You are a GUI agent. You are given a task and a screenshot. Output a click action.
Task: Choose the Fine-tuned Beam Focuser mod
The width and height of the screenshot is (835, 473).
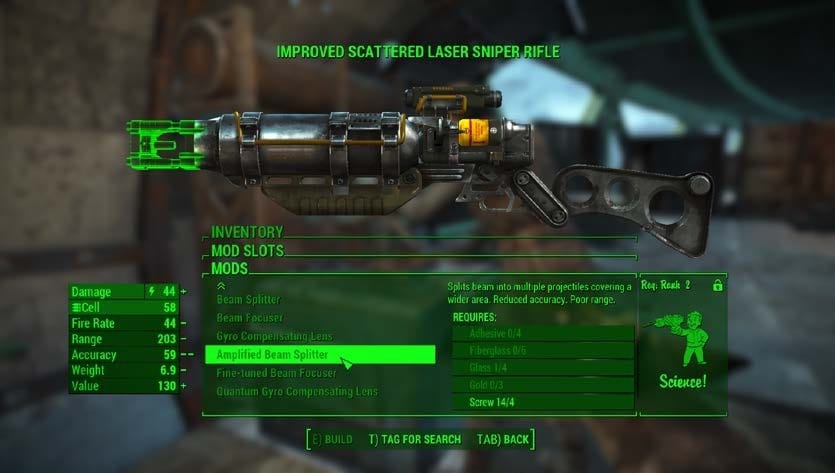(277, 373)
